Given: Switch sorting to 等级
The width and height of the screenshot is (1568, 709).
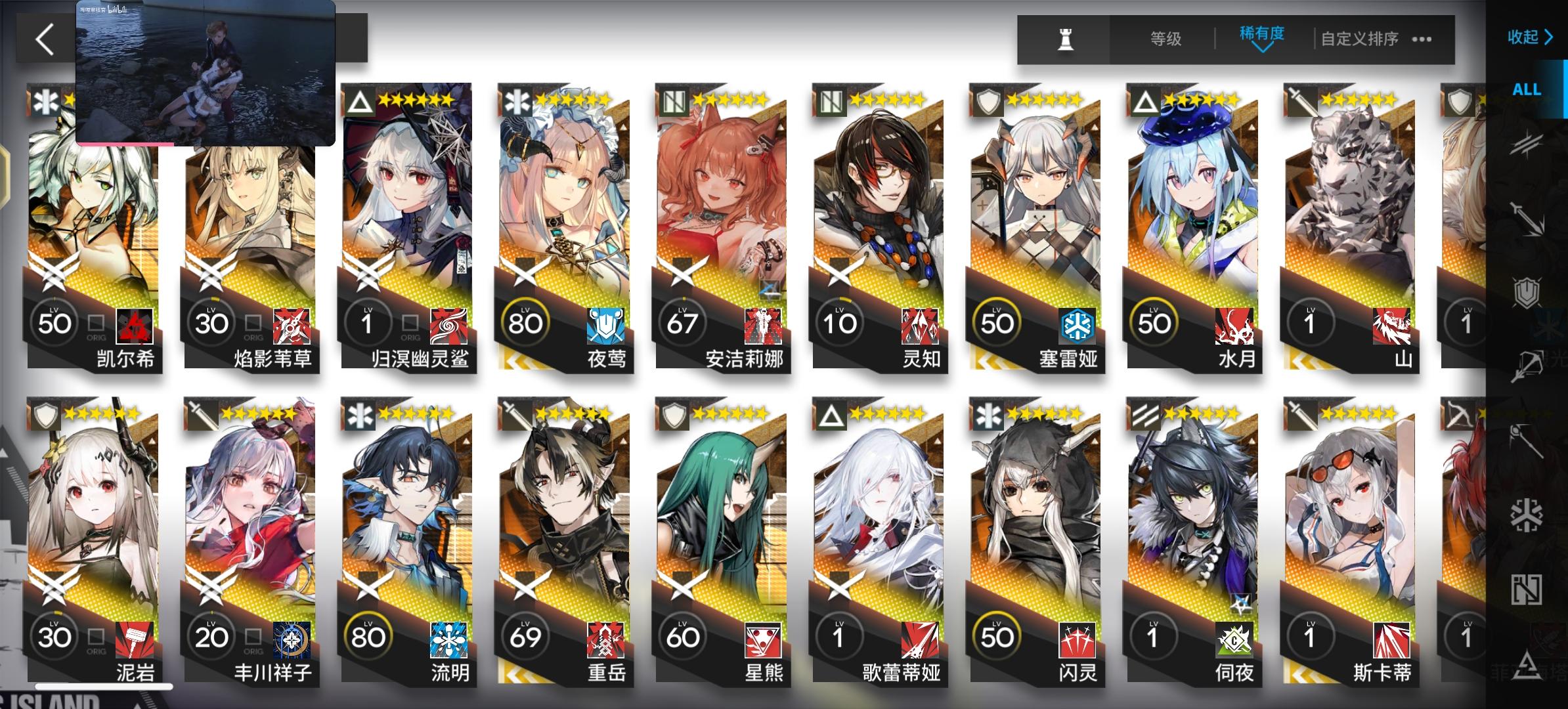Looking at the screenshot, I should coord(1167,39).
